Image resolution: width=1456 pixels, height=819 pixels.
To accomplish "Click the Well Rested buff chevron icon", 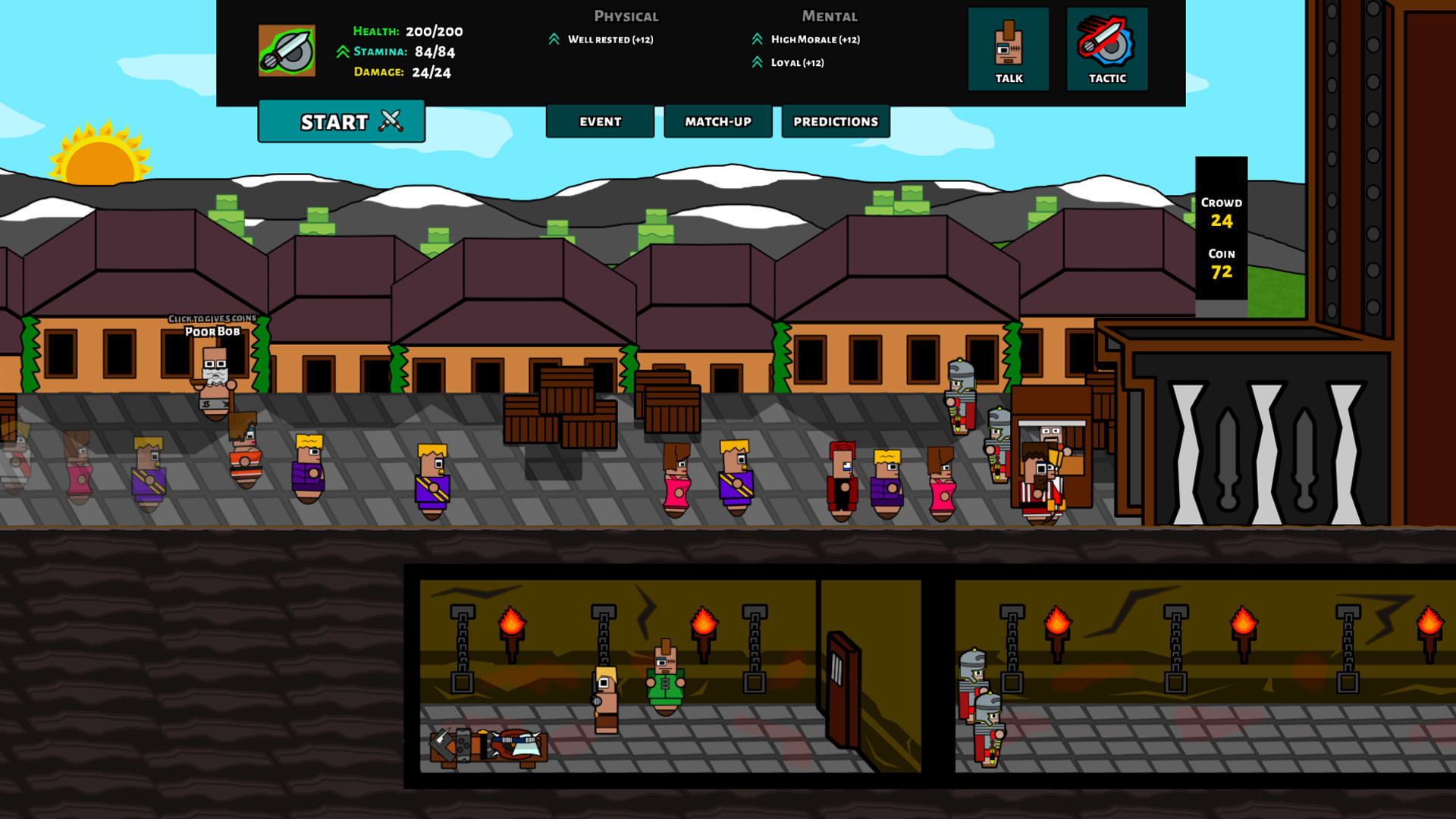I will [556, 38].
